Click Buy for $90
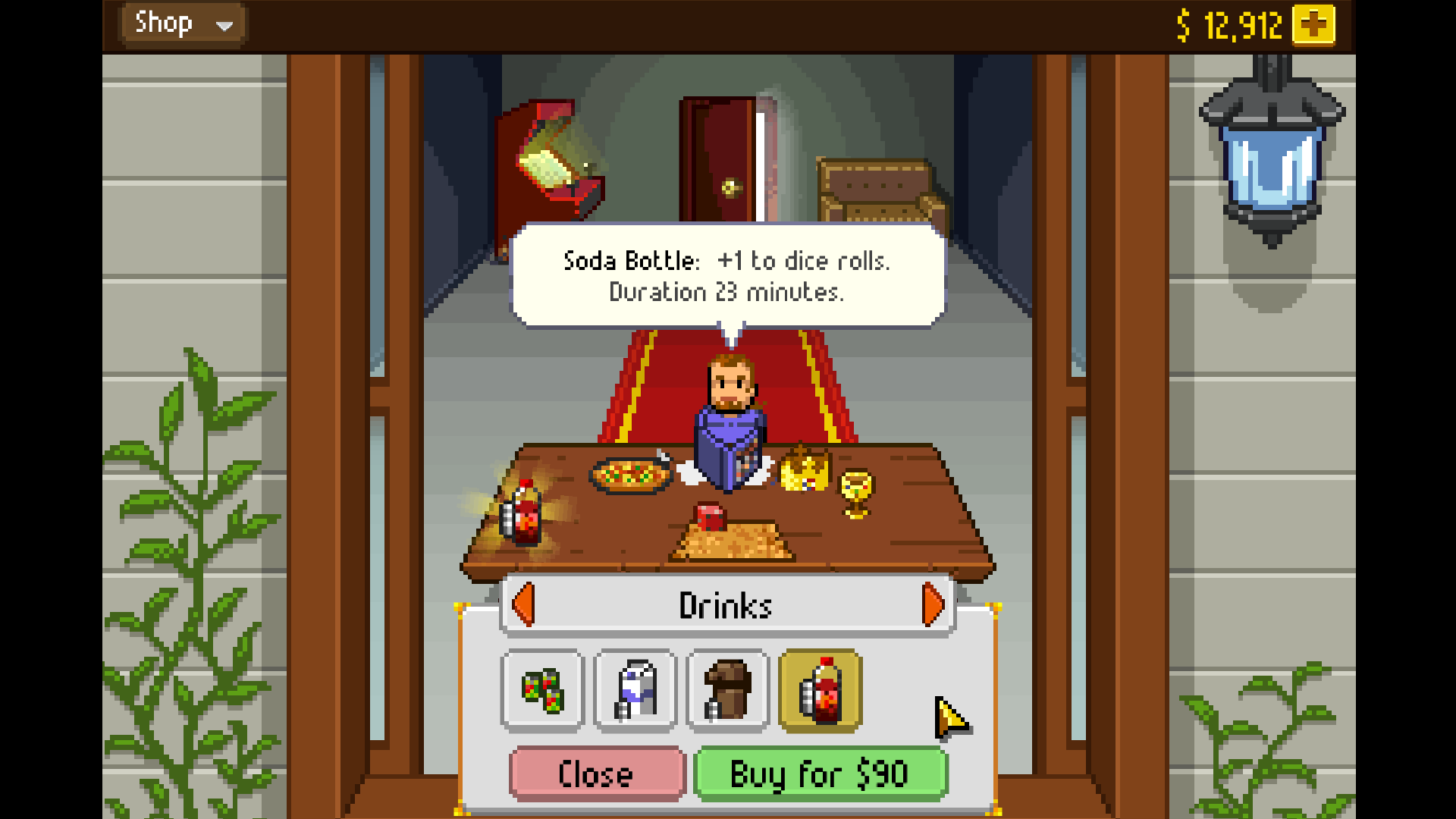 click(x=821, y=773)
